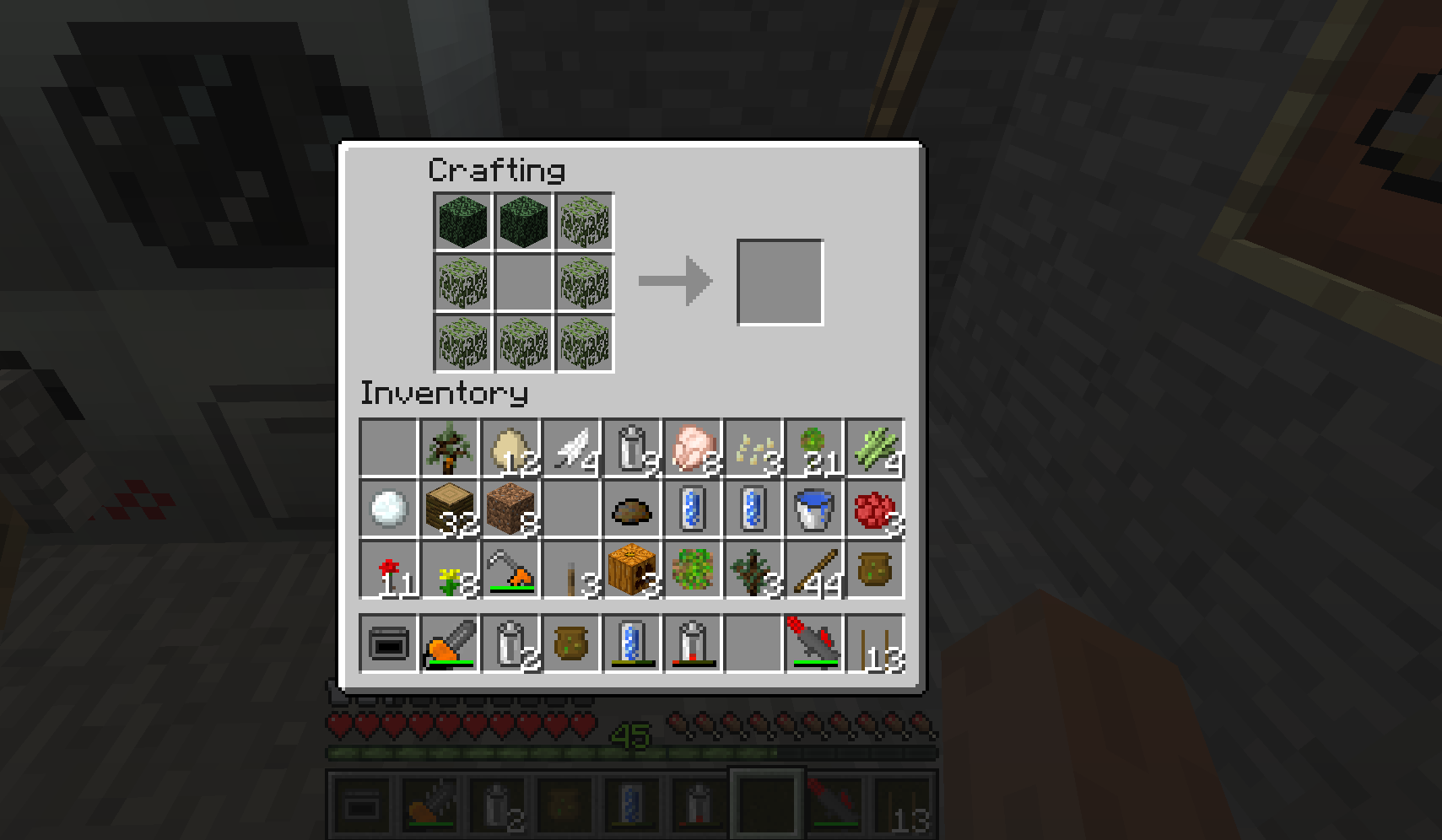Pick up the stack of 12 eggs
The image size is (1442, 840).
point(511,449)
